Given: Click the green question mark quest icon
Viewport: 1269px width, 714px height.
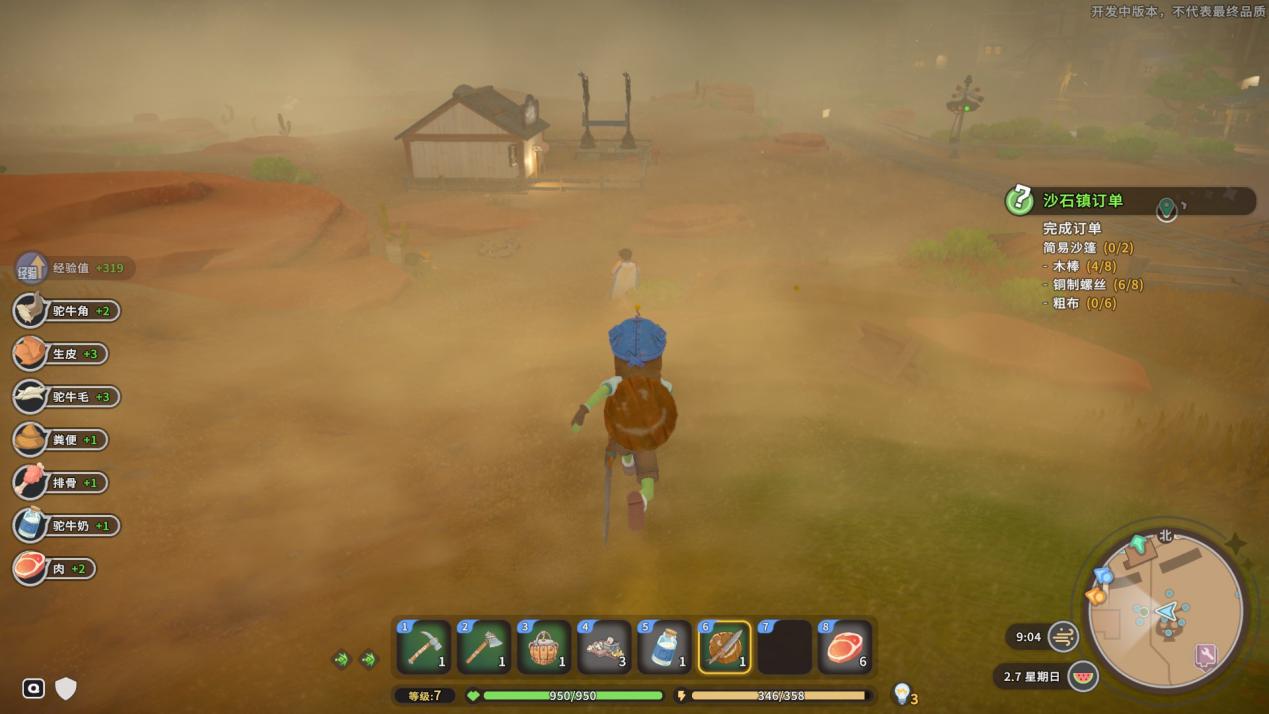Looking at the screenshot, I should click(x=1019, y=201).
